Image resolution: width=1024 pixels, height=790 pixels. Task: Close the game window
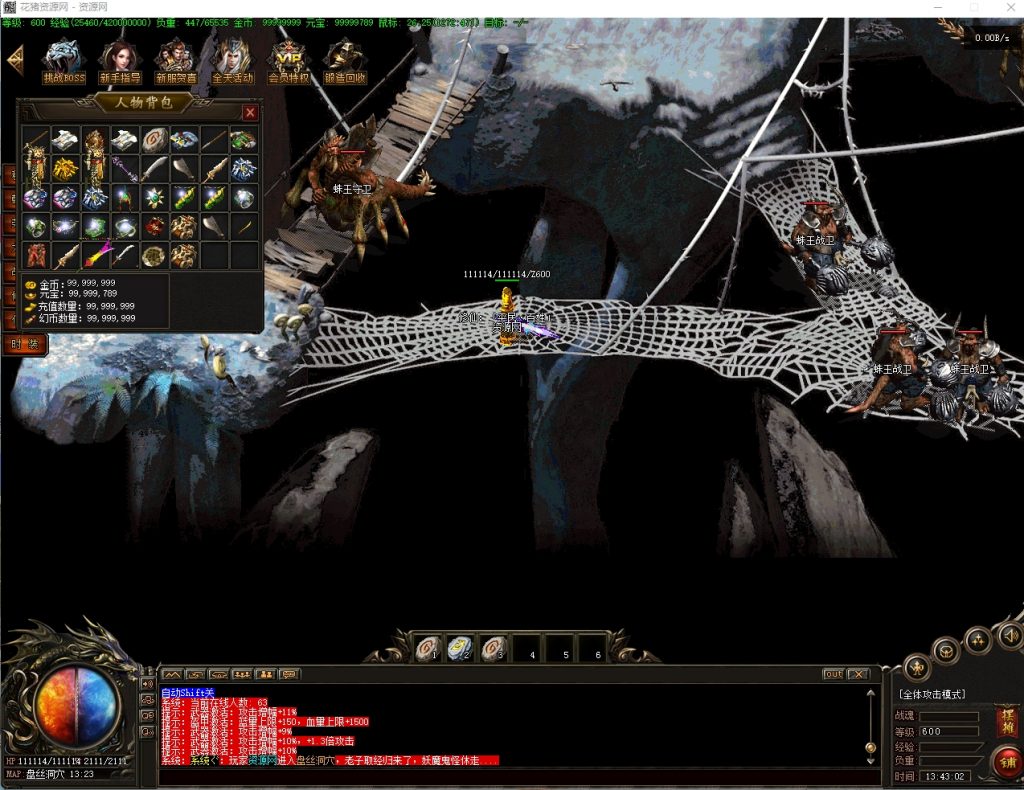[x=1008, y=8]
